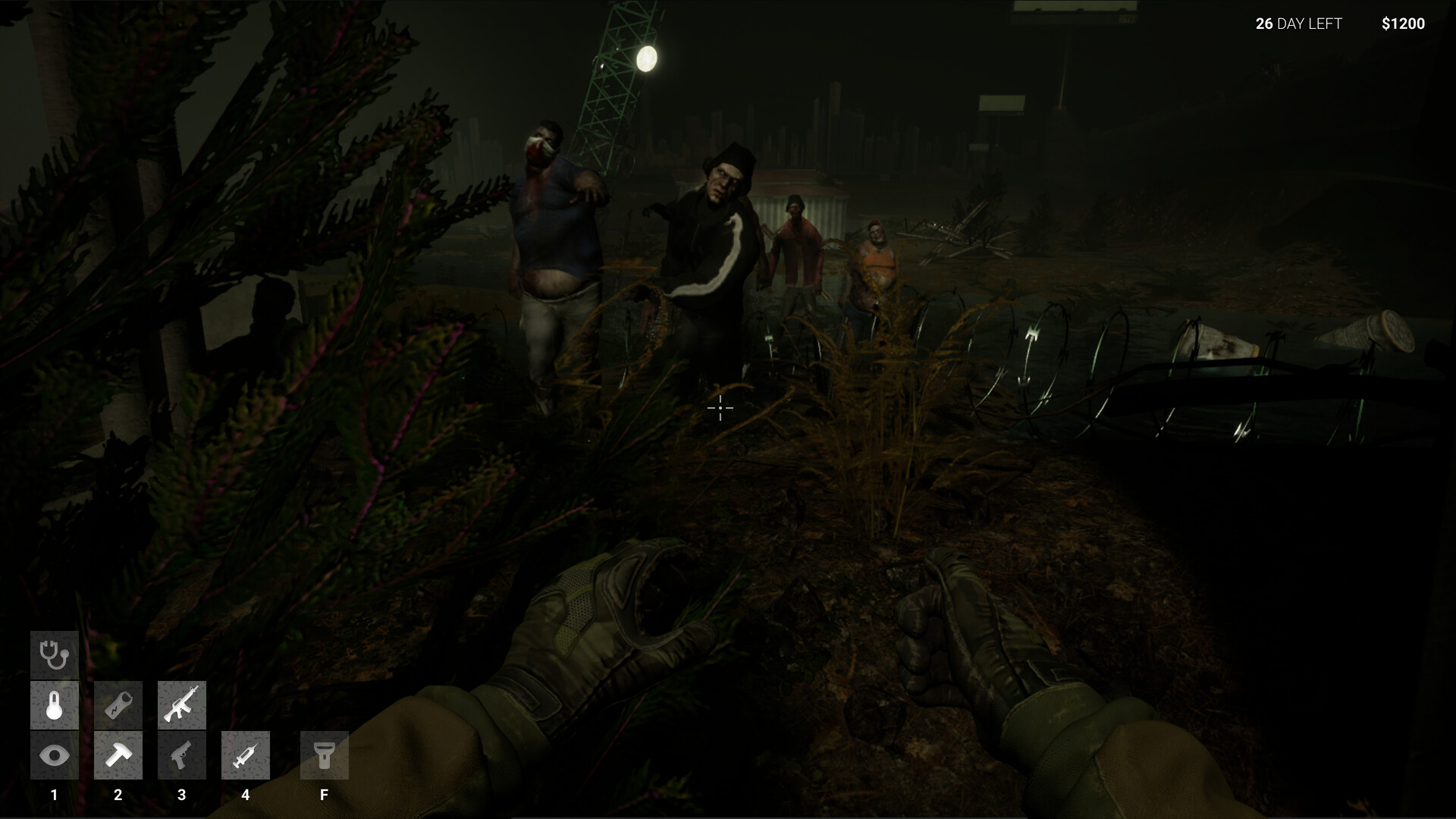Select the syringe in slot 4
Image resolution: width=1456 pixels, height=819 pixels.
tap(245, 755)
